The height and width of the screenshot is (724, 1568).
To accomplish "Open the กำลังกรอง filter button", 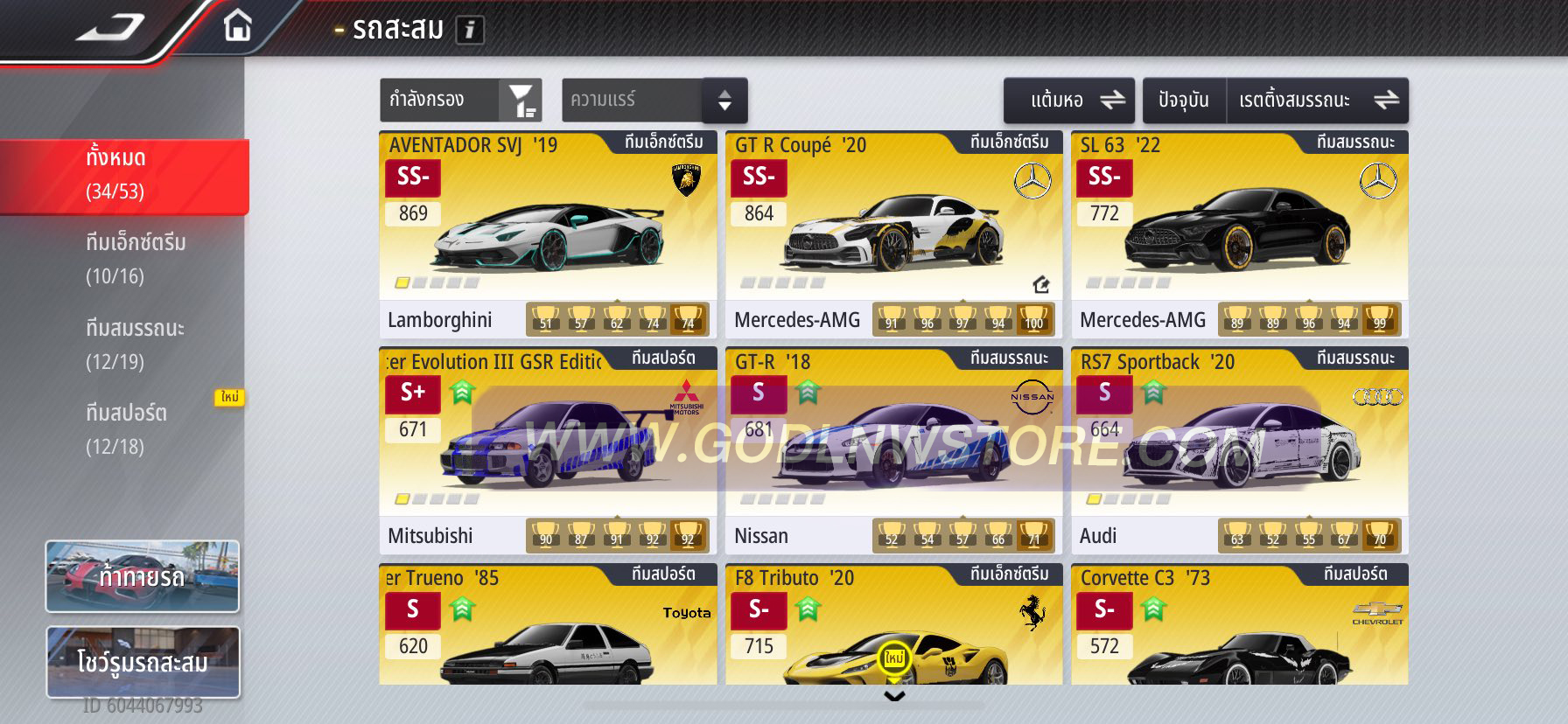I will pos(460,100).
